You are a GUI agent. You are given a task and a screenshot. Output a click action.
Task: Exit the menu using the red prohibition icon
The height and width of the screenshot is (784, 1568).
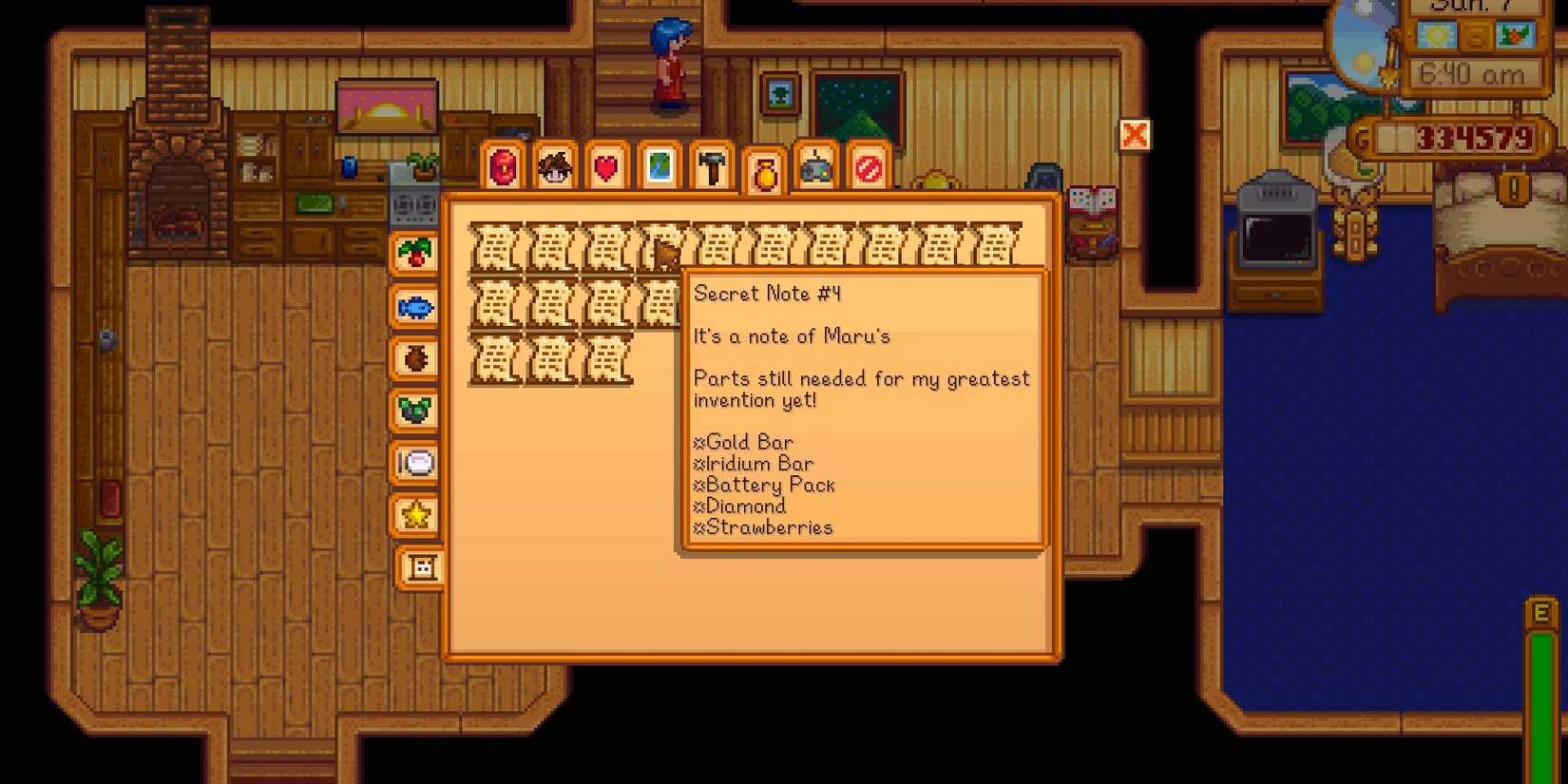point(869,166)
